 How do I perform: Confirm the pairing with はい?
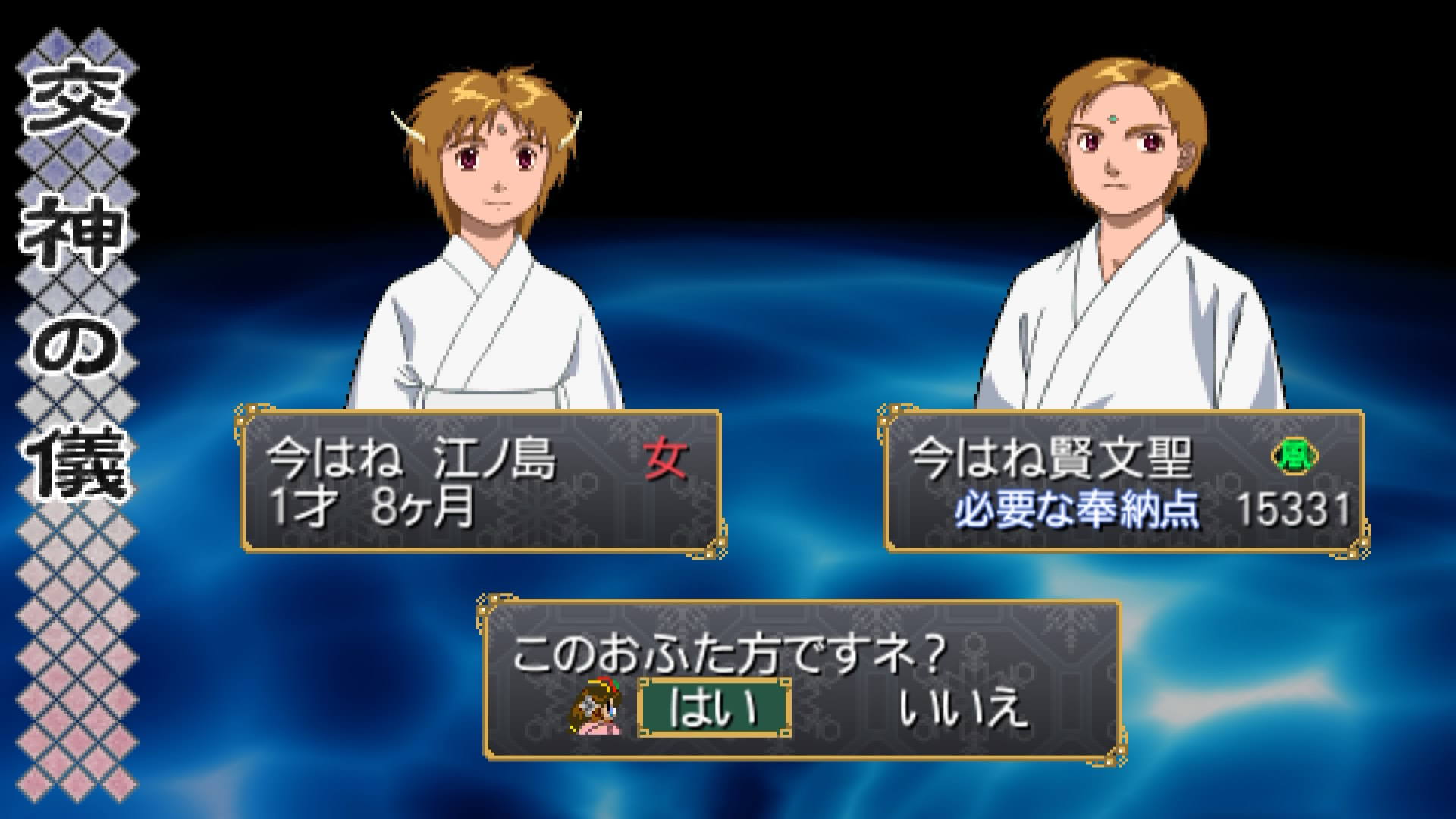(714, 708)
